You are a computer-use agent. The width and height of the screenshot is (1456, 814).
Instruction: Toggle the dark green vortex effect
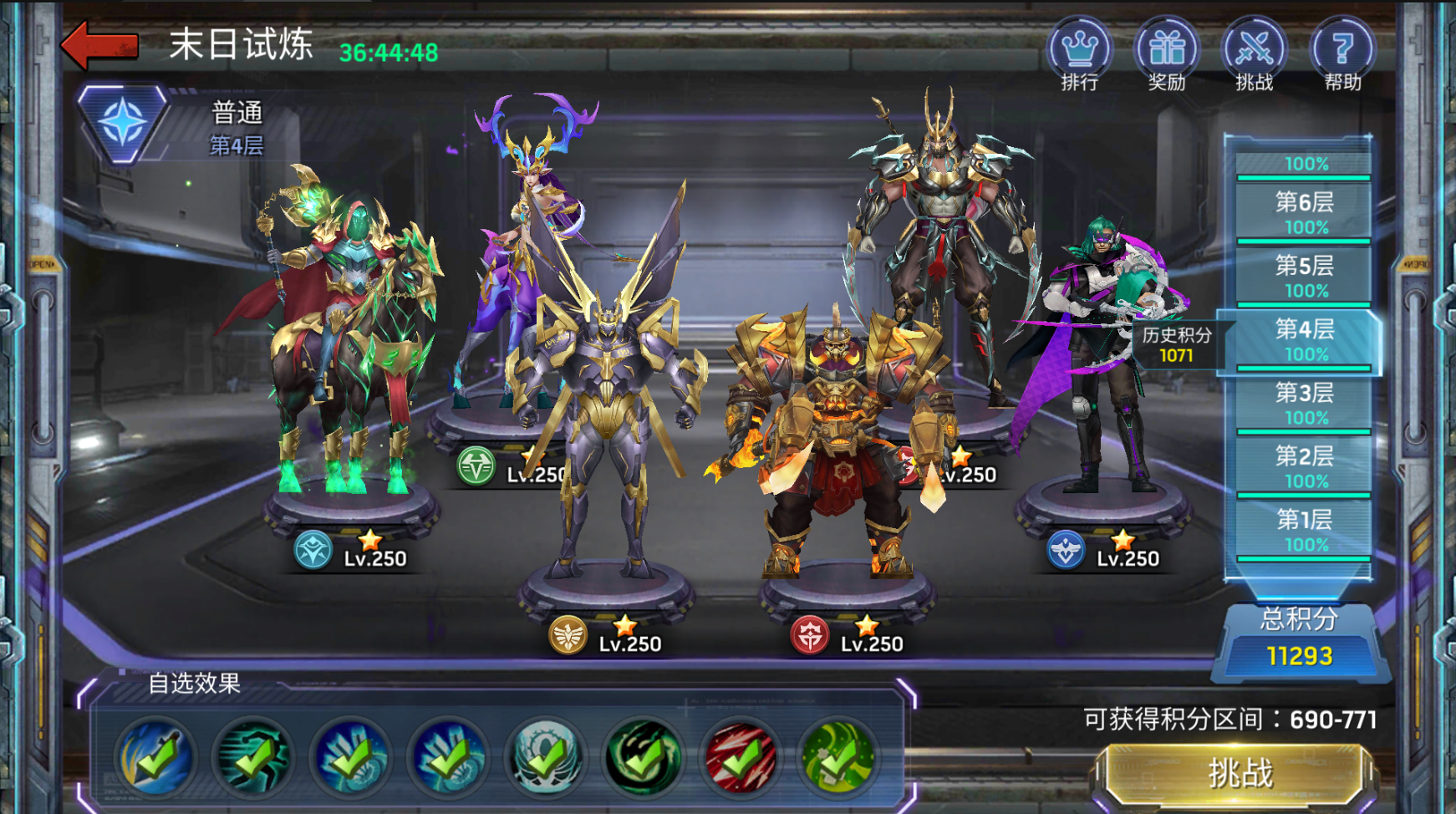pos(644,758)
